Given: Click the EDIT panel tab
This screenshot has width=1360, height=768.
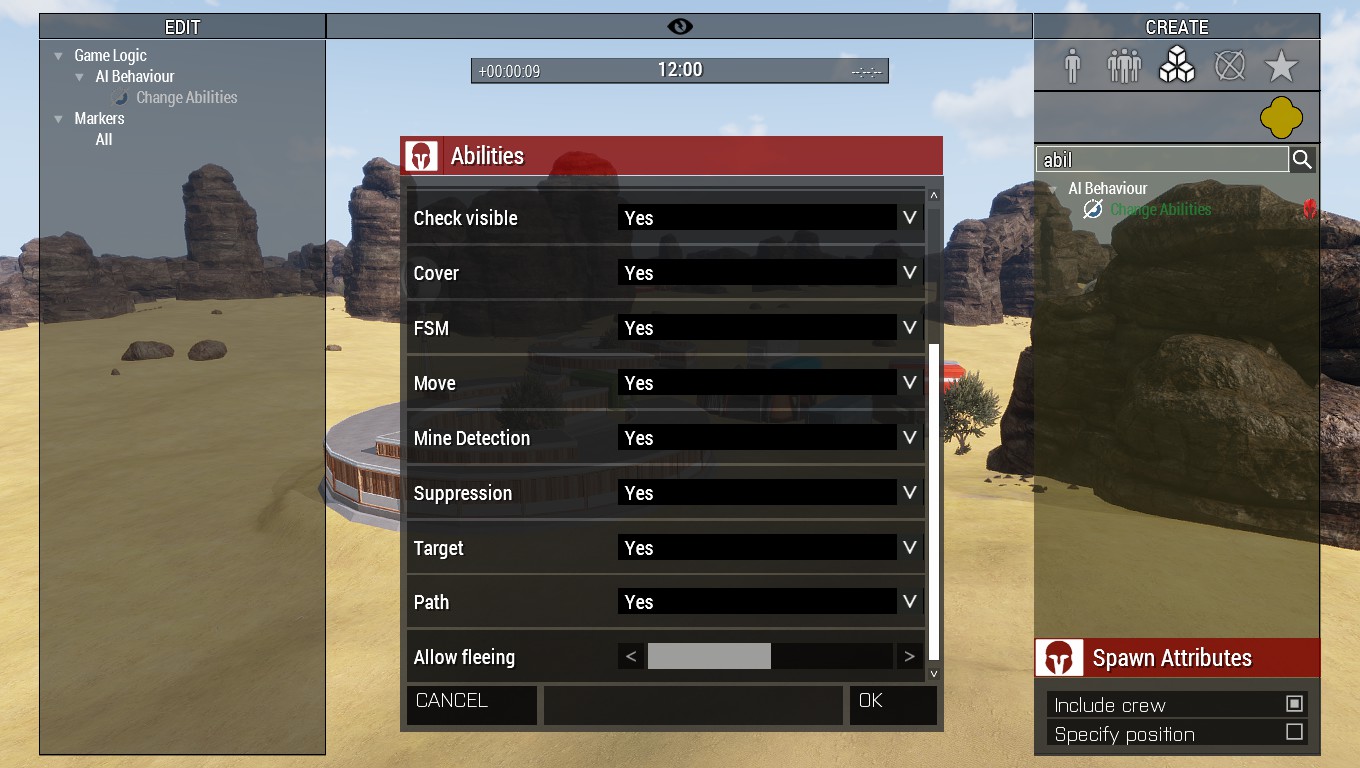Looking at the screenshot, I should 182,27.
